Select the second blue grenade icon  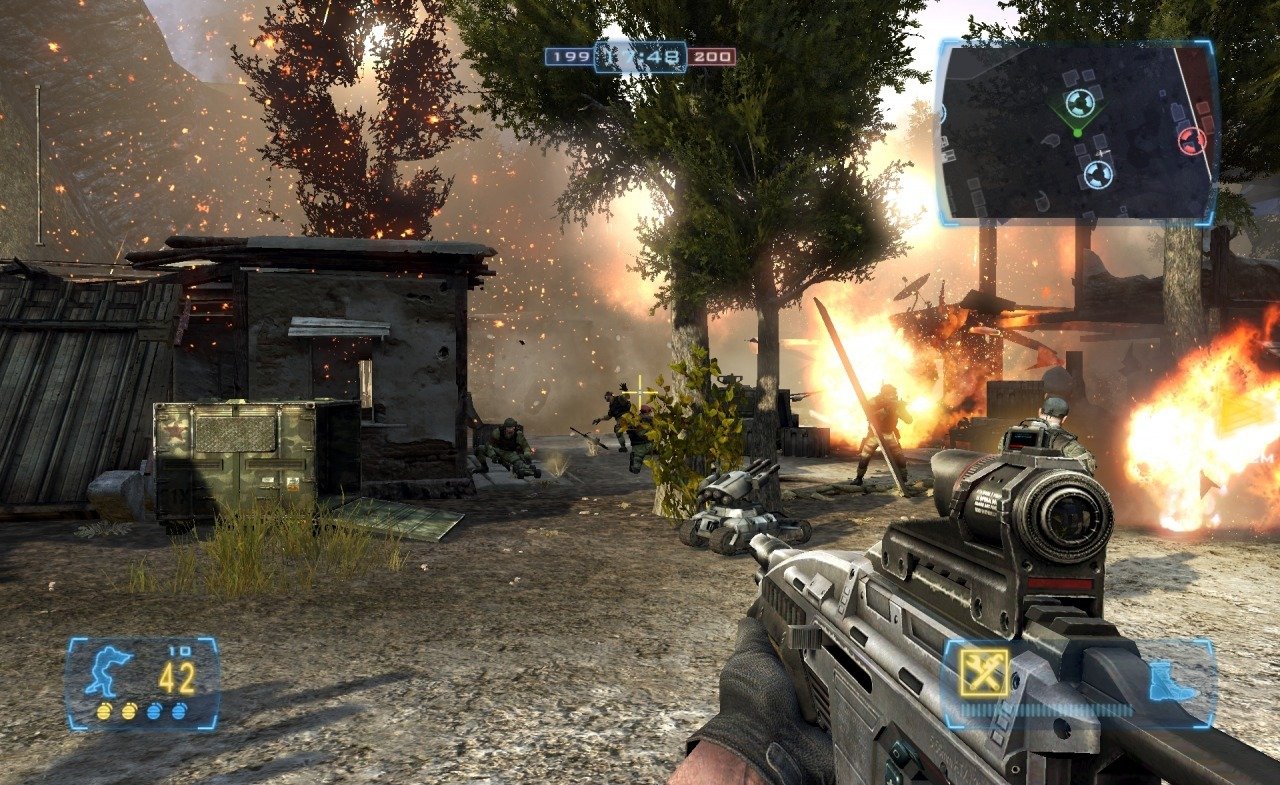click(180, 710)
